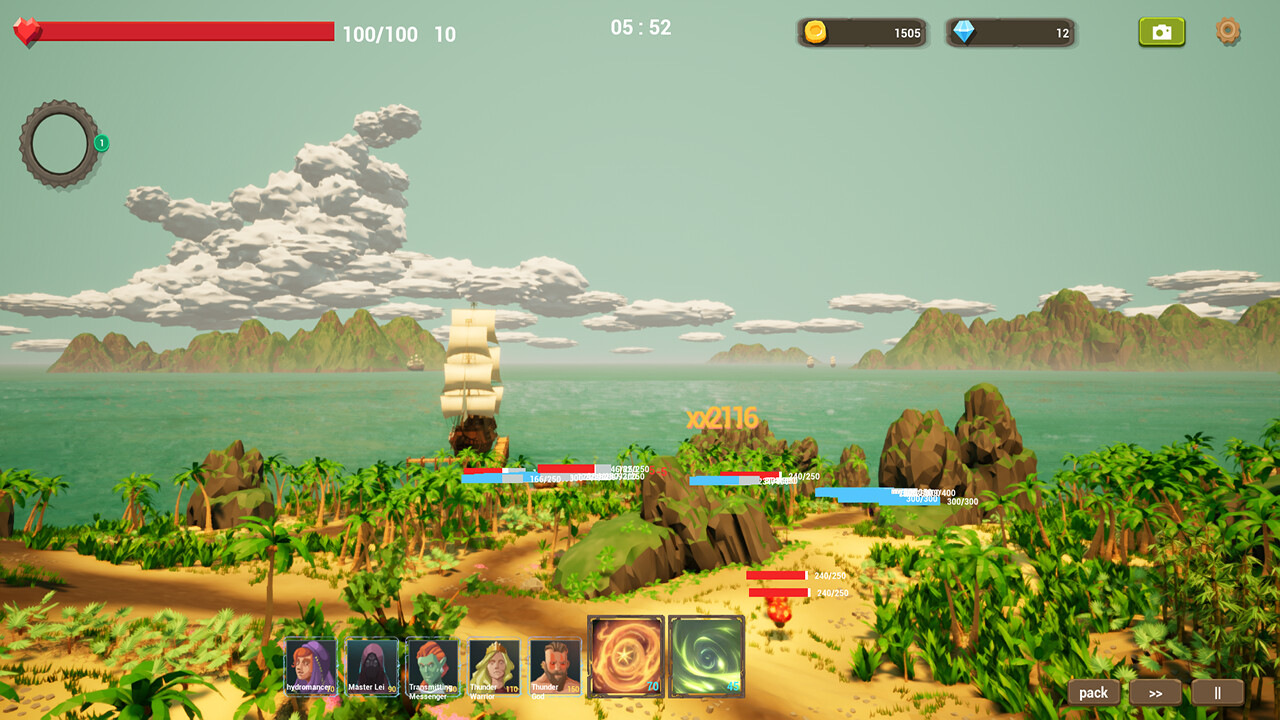Click the gold coin currency icon
This screenshot has height=720, width=1280.
click(813, 31)
